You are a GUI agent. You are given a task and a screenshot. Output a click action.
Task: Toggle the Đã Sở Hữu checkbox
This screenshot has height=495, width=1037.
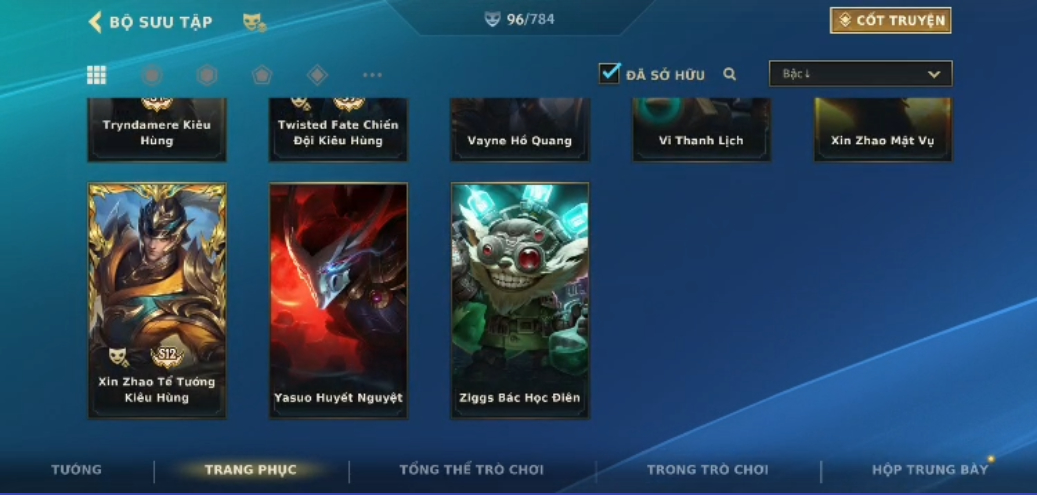[x=609, y=74]
